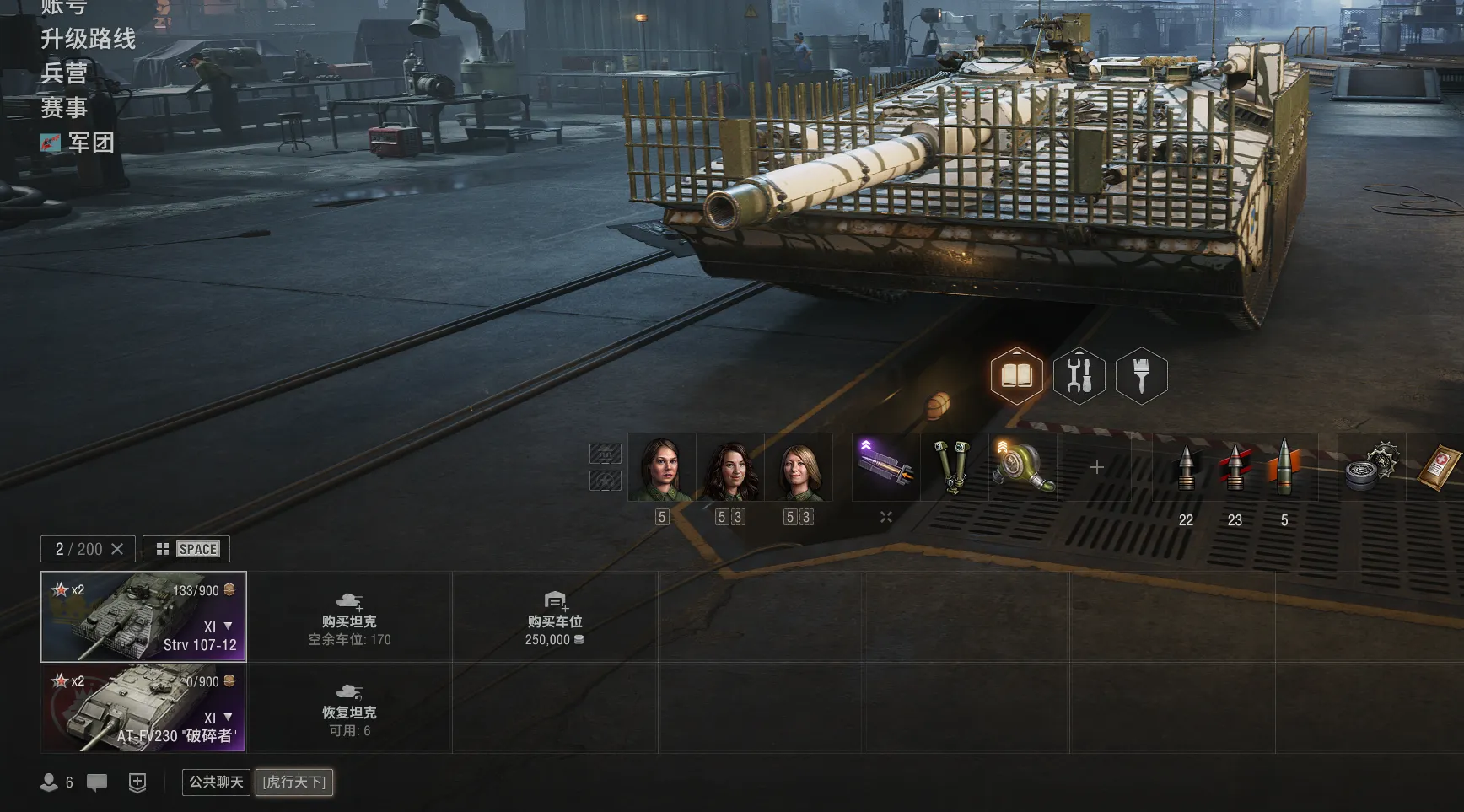The image size is (1464, 812).
Task: Open the 恢复坦克 restore tank slot
Action: click(x=349, y=709)
